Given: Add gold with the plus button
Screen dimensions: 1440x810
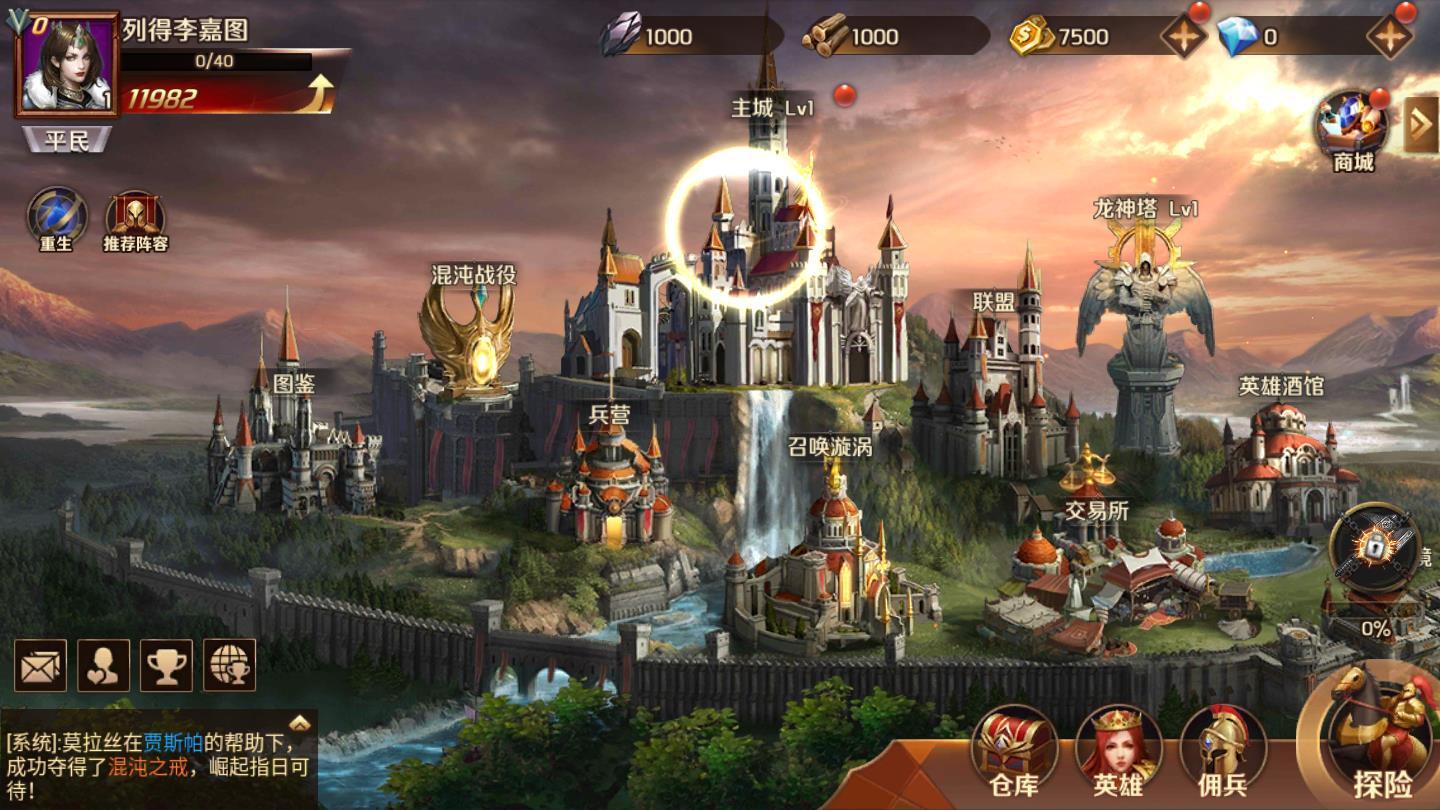Looking at the screenshot, I should click(1183, 37).
